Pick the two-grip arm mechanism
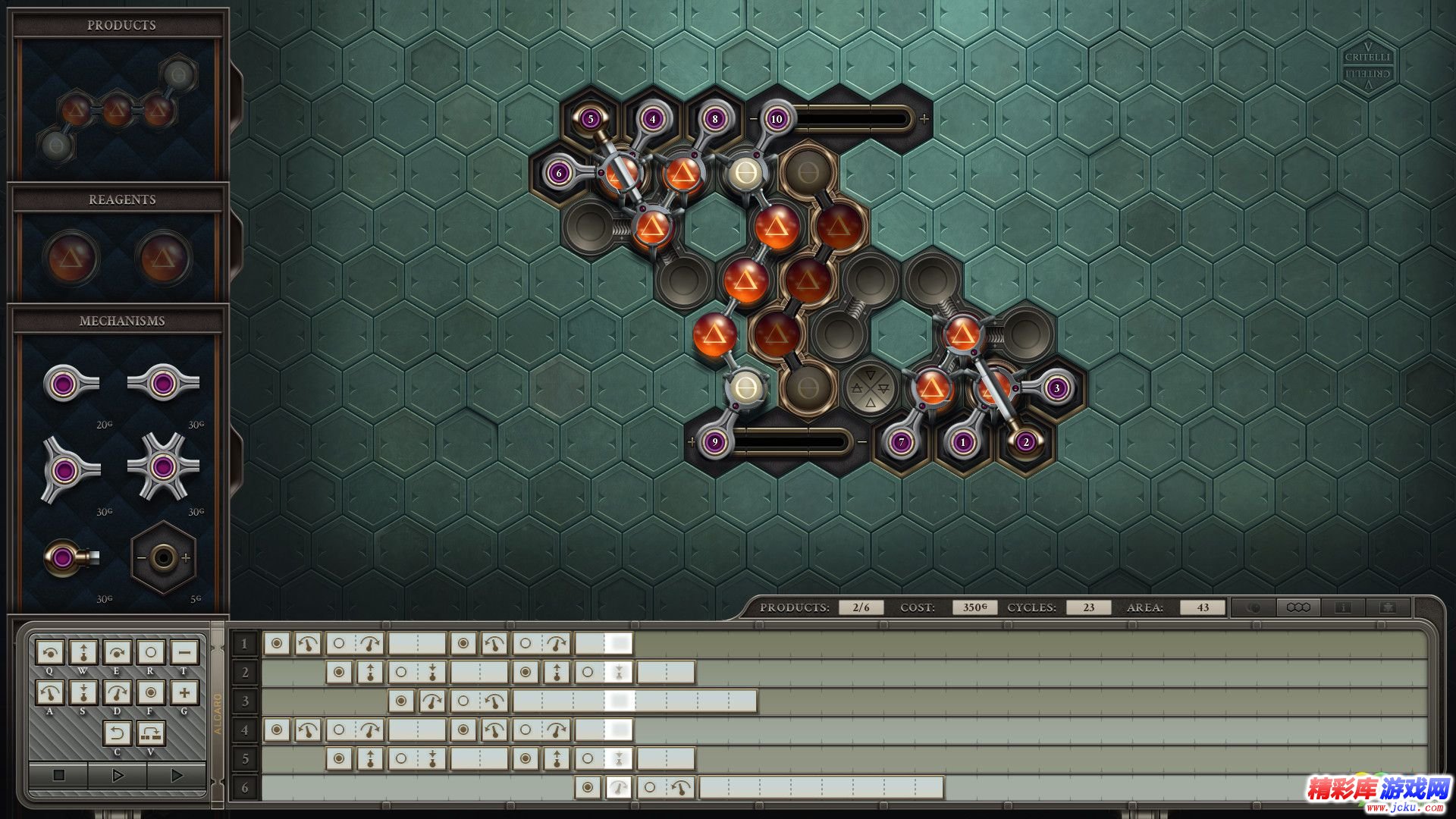Viewport: 1456px width, 819px height. 162,384
